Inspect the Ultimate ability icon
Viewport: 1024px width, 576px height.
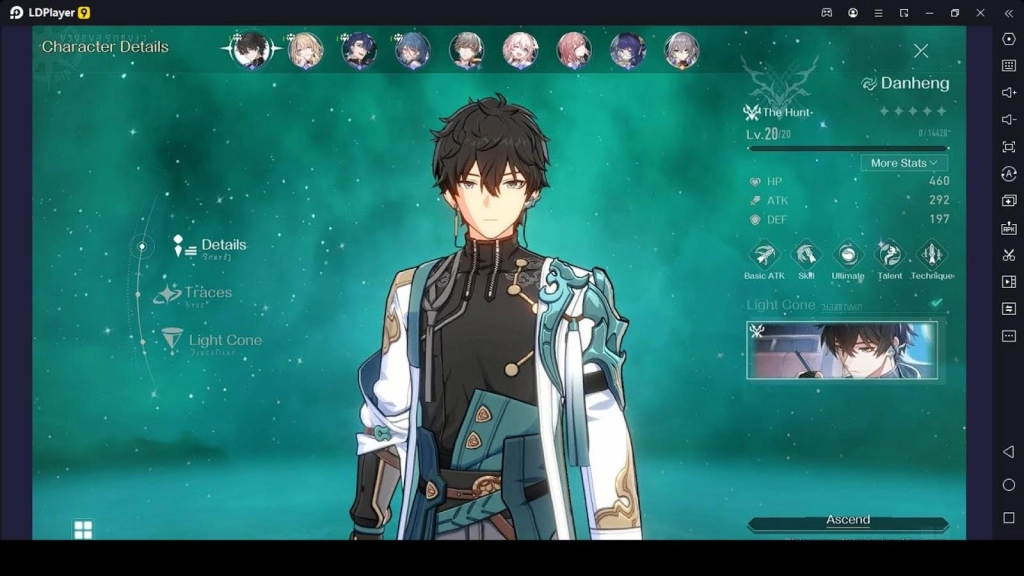pos(848,255)
